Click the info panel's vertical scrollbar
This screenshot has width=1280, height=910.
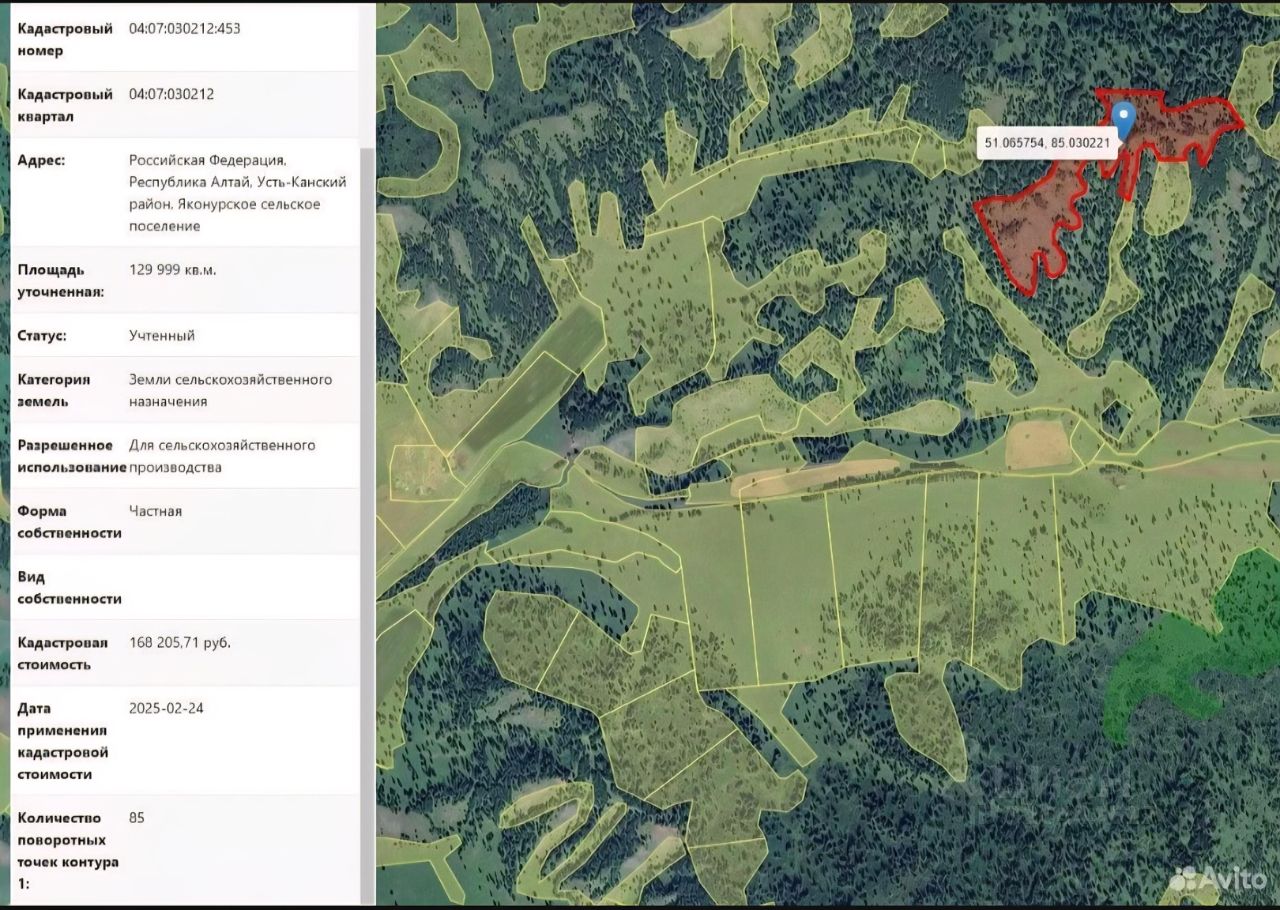click(x=367, y=500)
